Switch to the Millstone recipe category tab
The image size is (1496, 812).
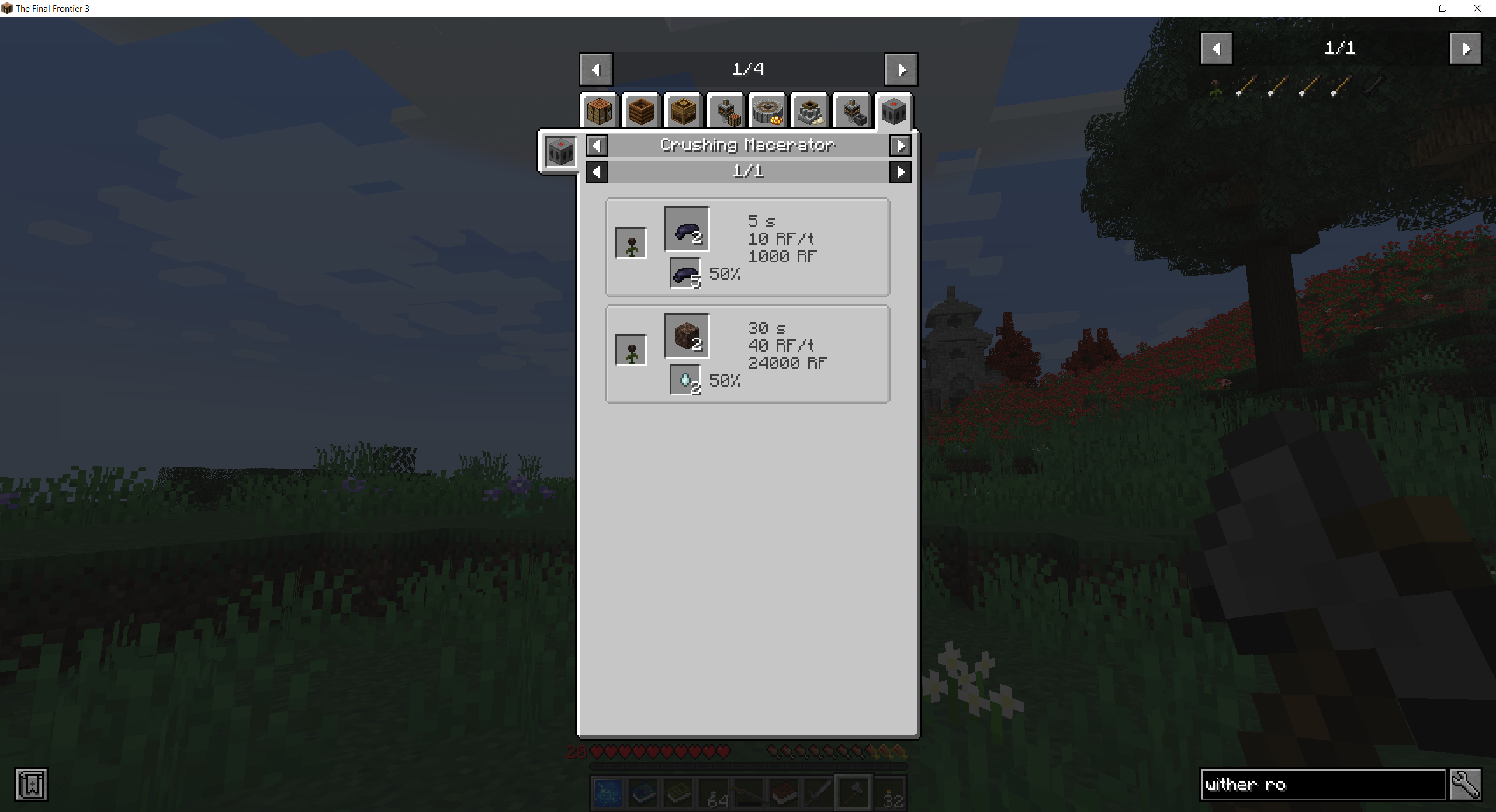pos(767,111)
